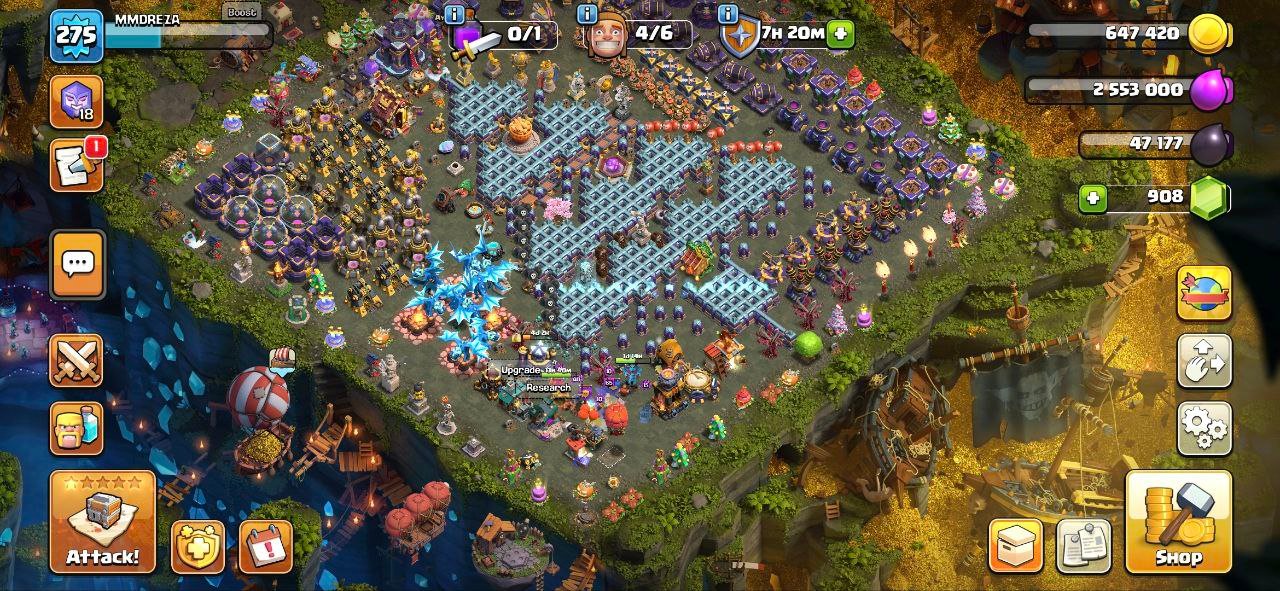Open the army barbarian and potion button
Image resolution: width=1280 pixels, height=591 pixels.
click(77, 428)
